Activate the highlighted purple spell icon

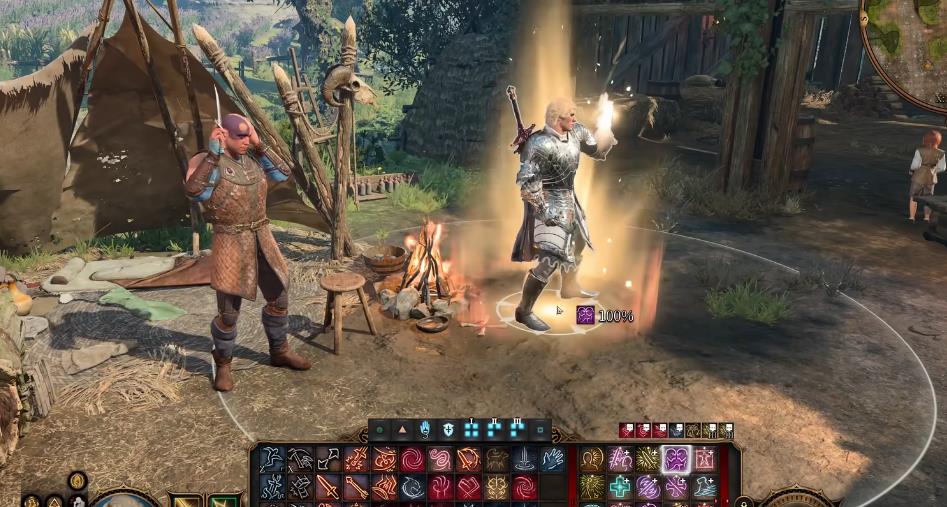click(x=677, y=459)
